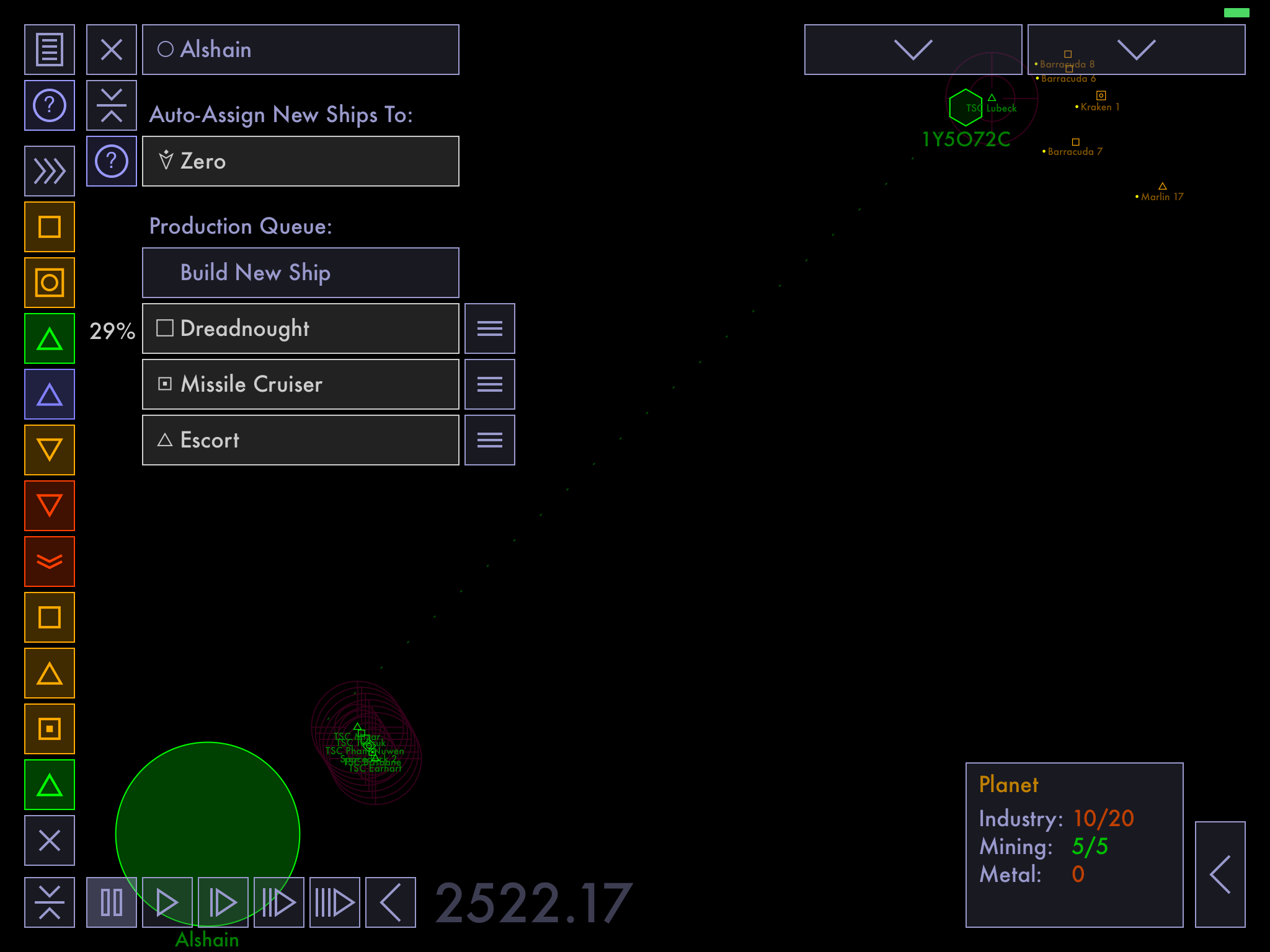1270x952 pixels.
Task: Select the red double-chevron fleet icon
Action: (50, 562)
